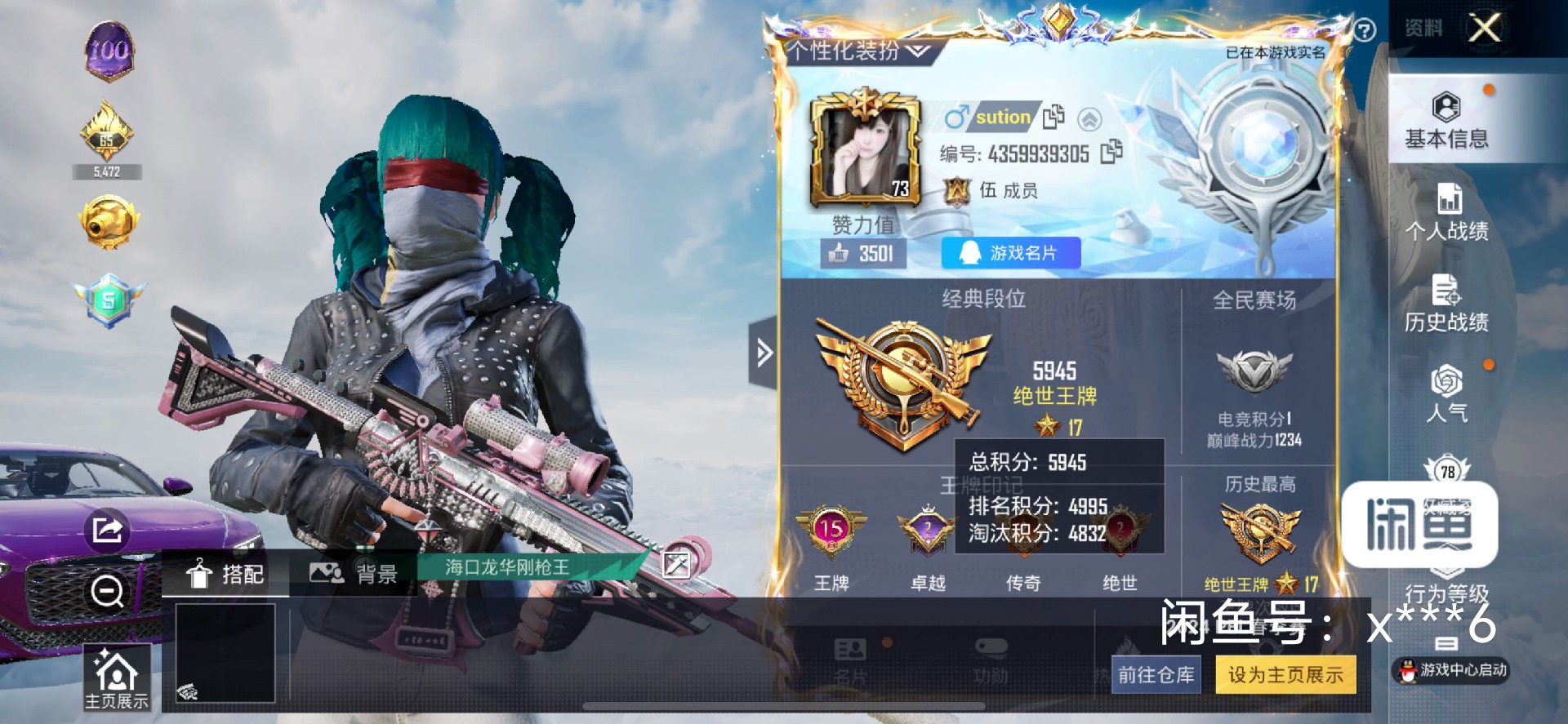This screenshot has height=724, width=1568.
Task: Switch to 个人战绩 tab
Action: (x=1446, y=212)
